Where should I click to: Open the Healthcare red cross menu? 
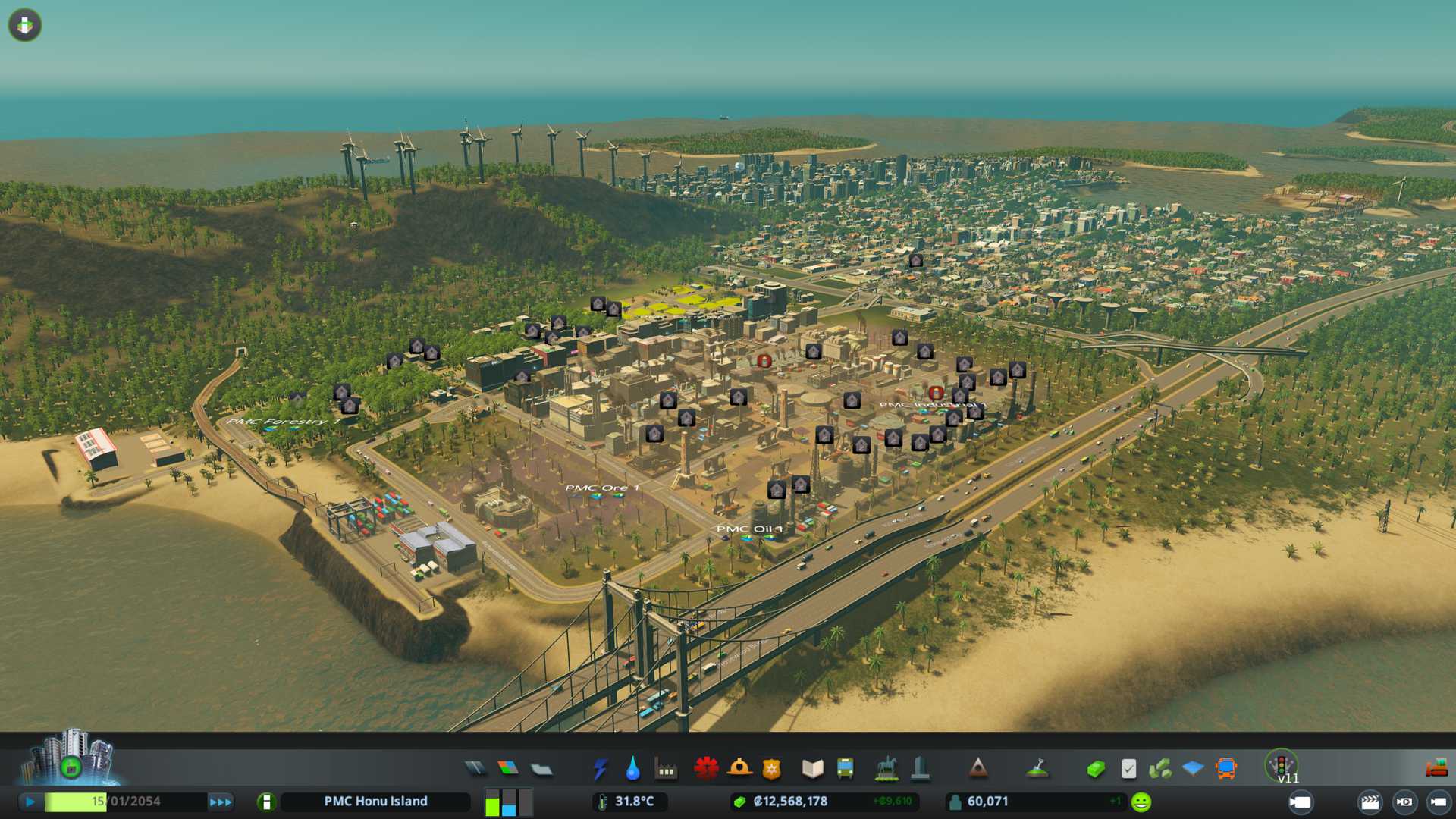pos(706,769)
